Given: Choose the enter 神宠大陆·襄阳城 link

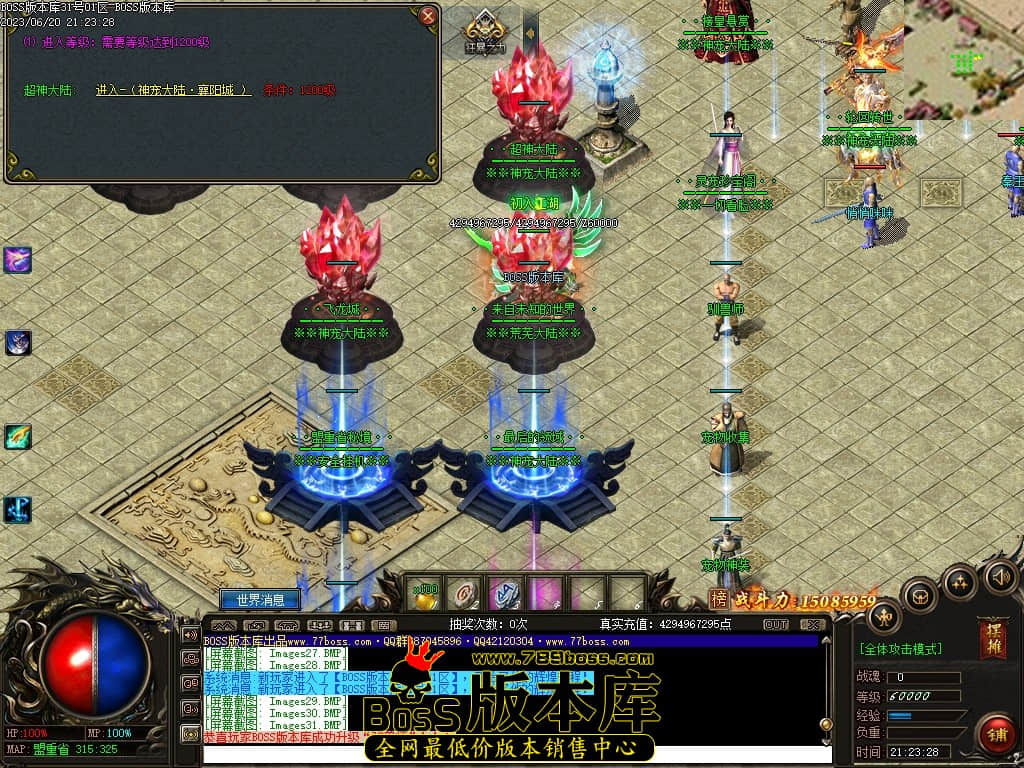Looking at the screenshot, I should click(x=173, y=90).
